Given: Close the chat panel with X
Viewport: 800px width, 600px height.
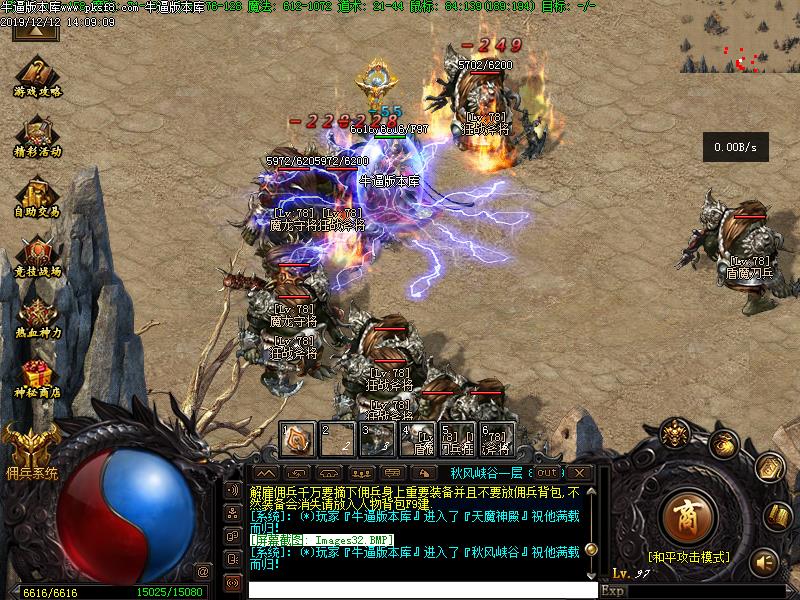Looking at the screenshot, I should [579, 472].
